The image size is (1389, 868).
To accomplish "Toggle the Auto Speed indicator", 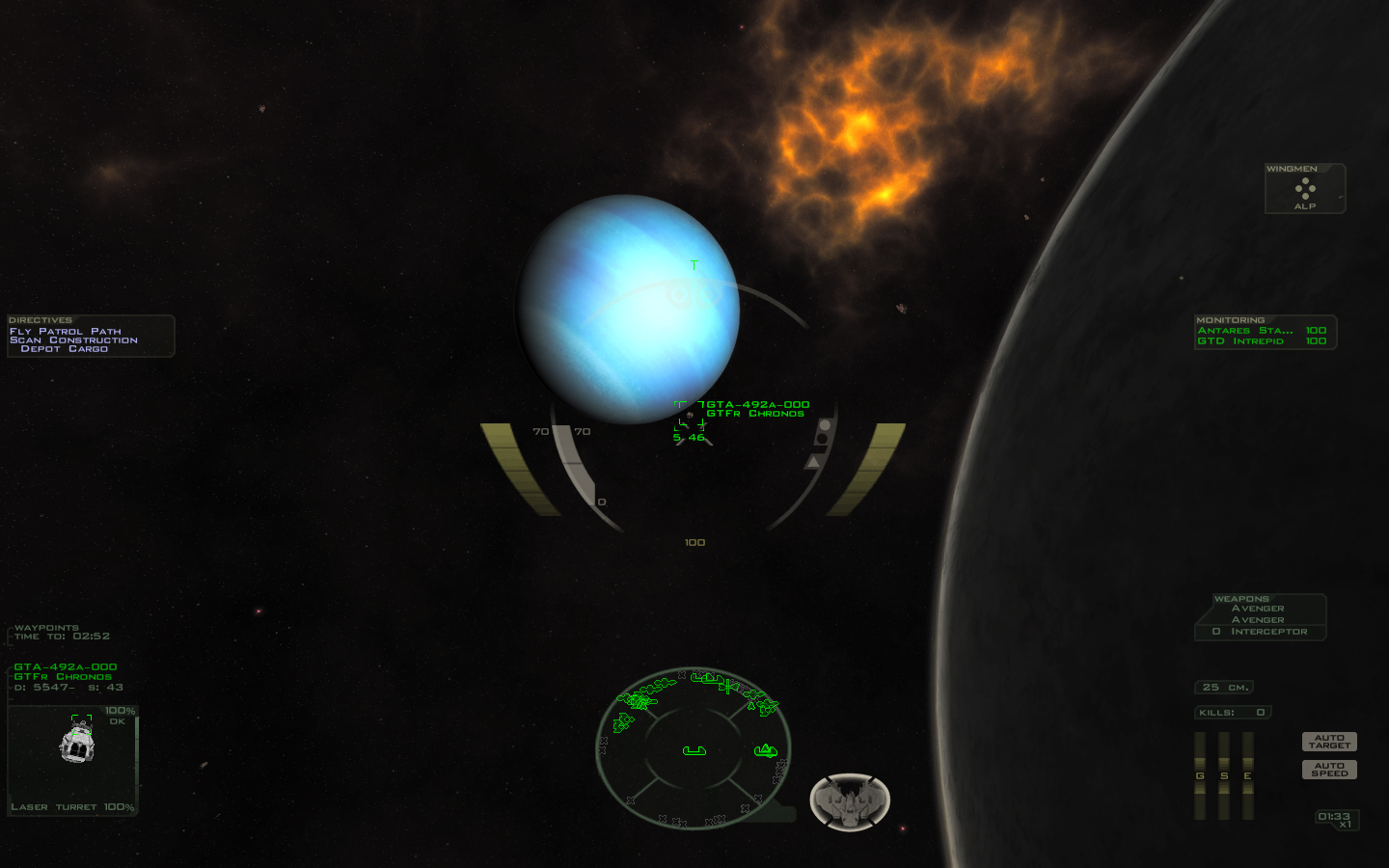I will 1329,770.
